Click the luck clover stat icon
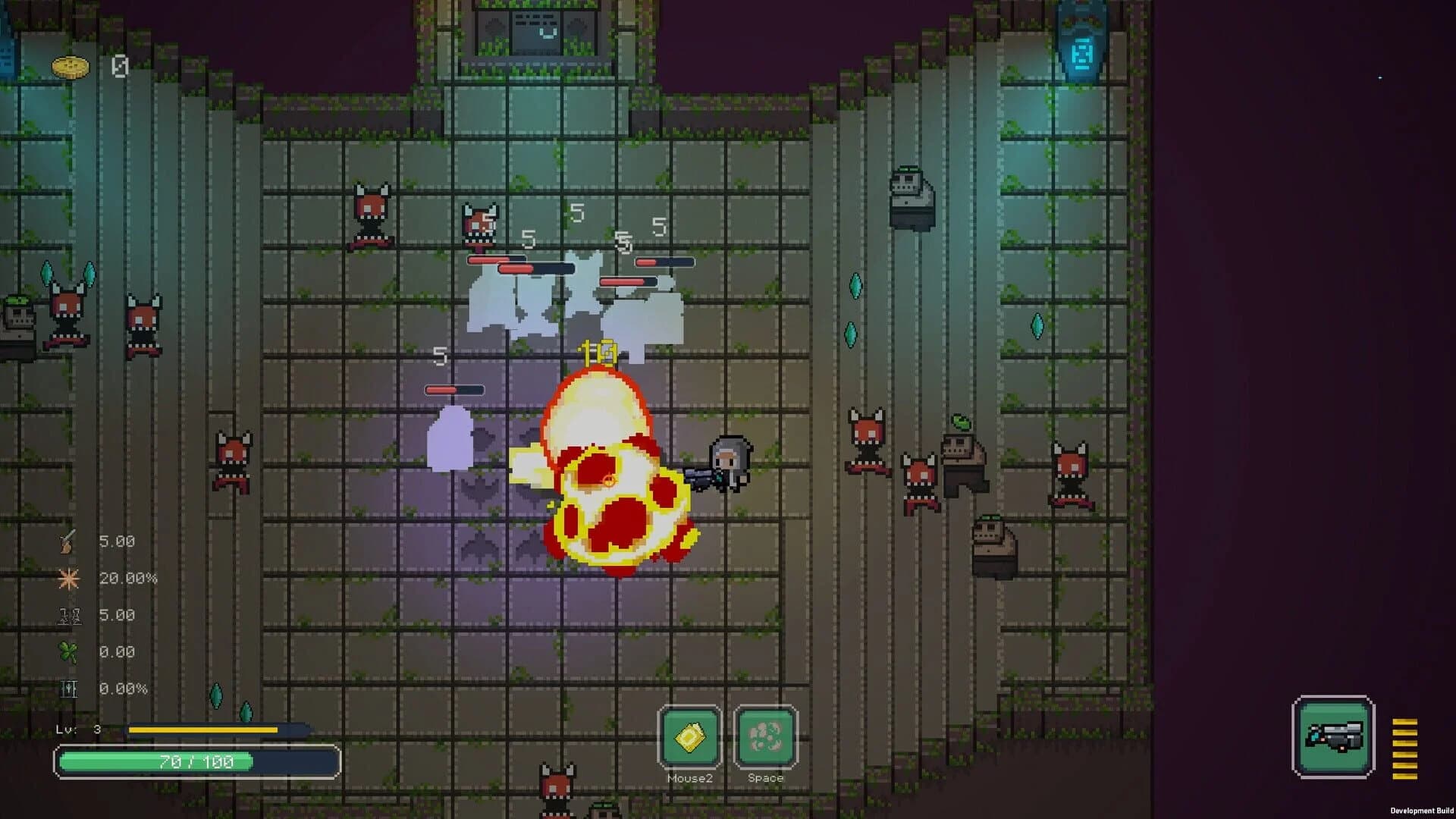This screenshot has width=1456, height=819. (67, 651)
